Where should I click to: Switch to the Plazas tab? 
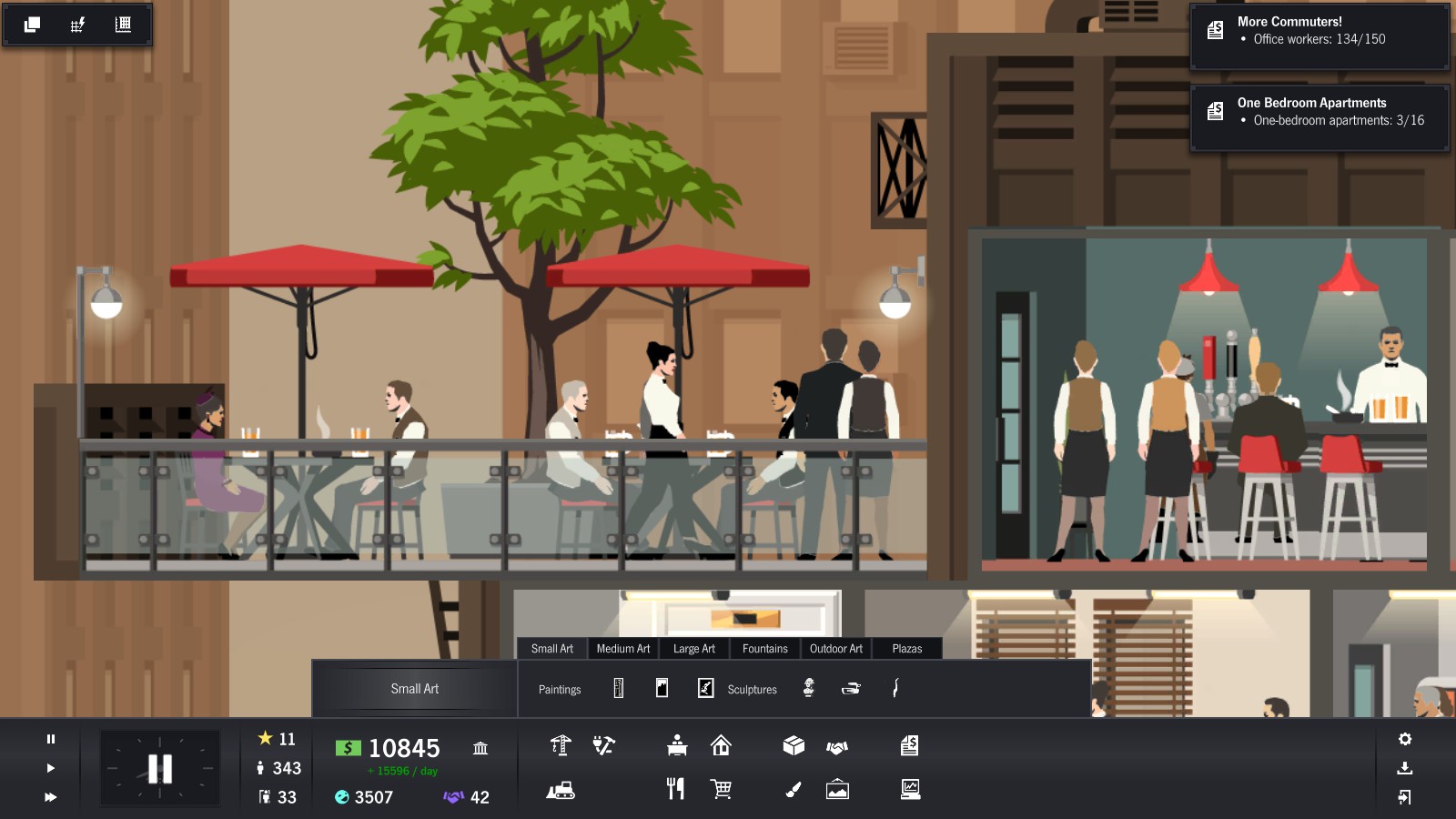coord(906,649)
